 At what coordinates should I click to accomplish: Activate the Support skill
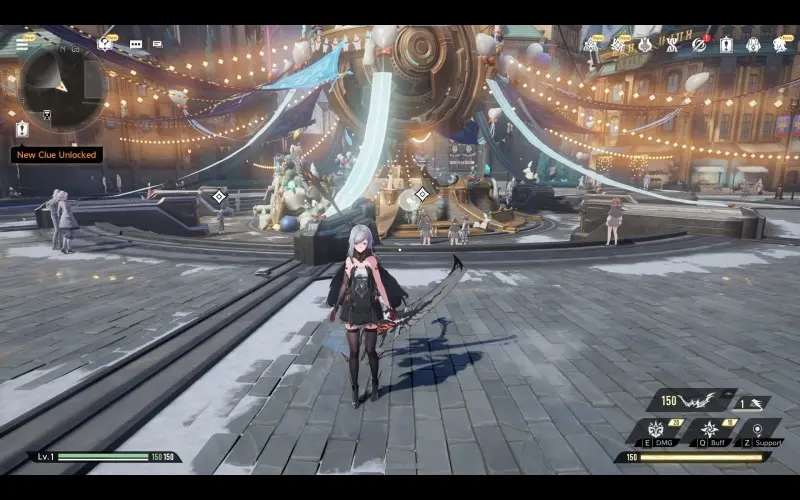pos(757,430)
